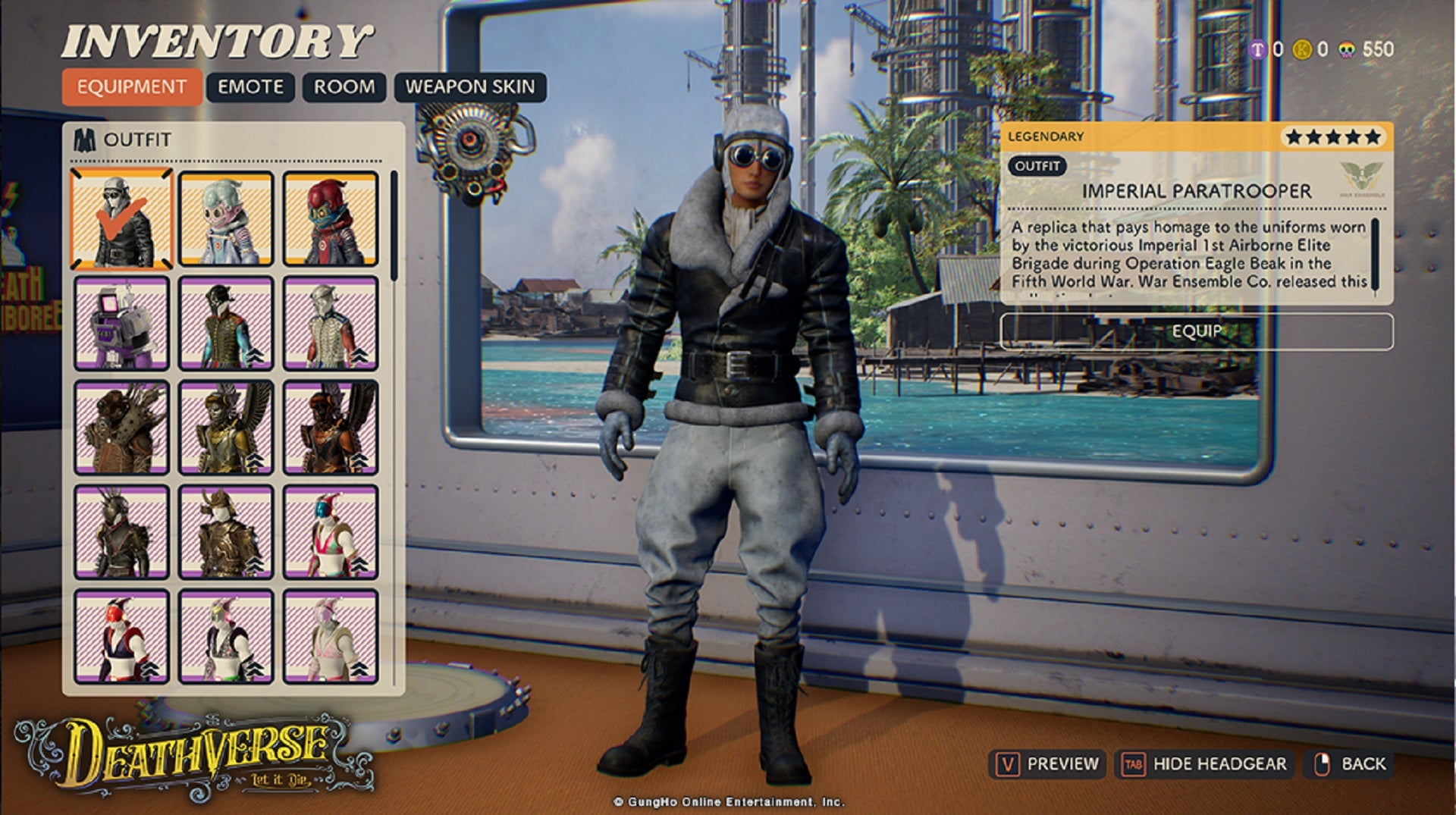Pick the red-helmeted dark suit outfit
1456x815 pixels.
pyautogui.click(x=331, y=219)
